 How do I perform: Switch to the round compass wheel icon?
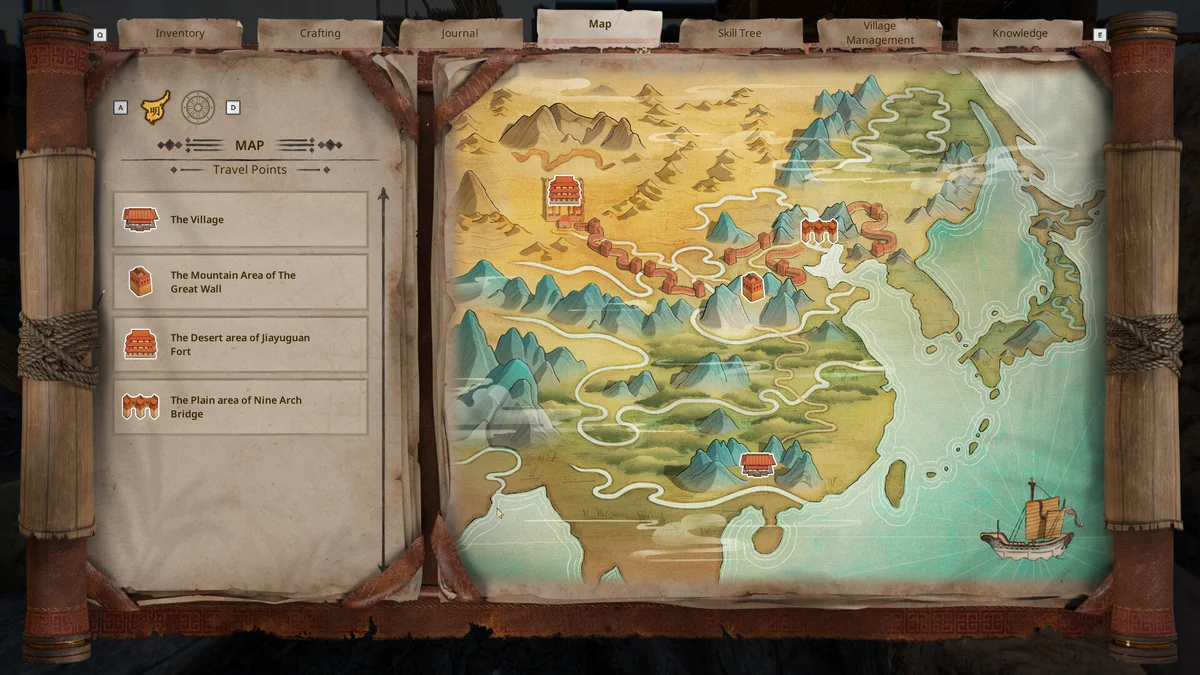(198, 107)
